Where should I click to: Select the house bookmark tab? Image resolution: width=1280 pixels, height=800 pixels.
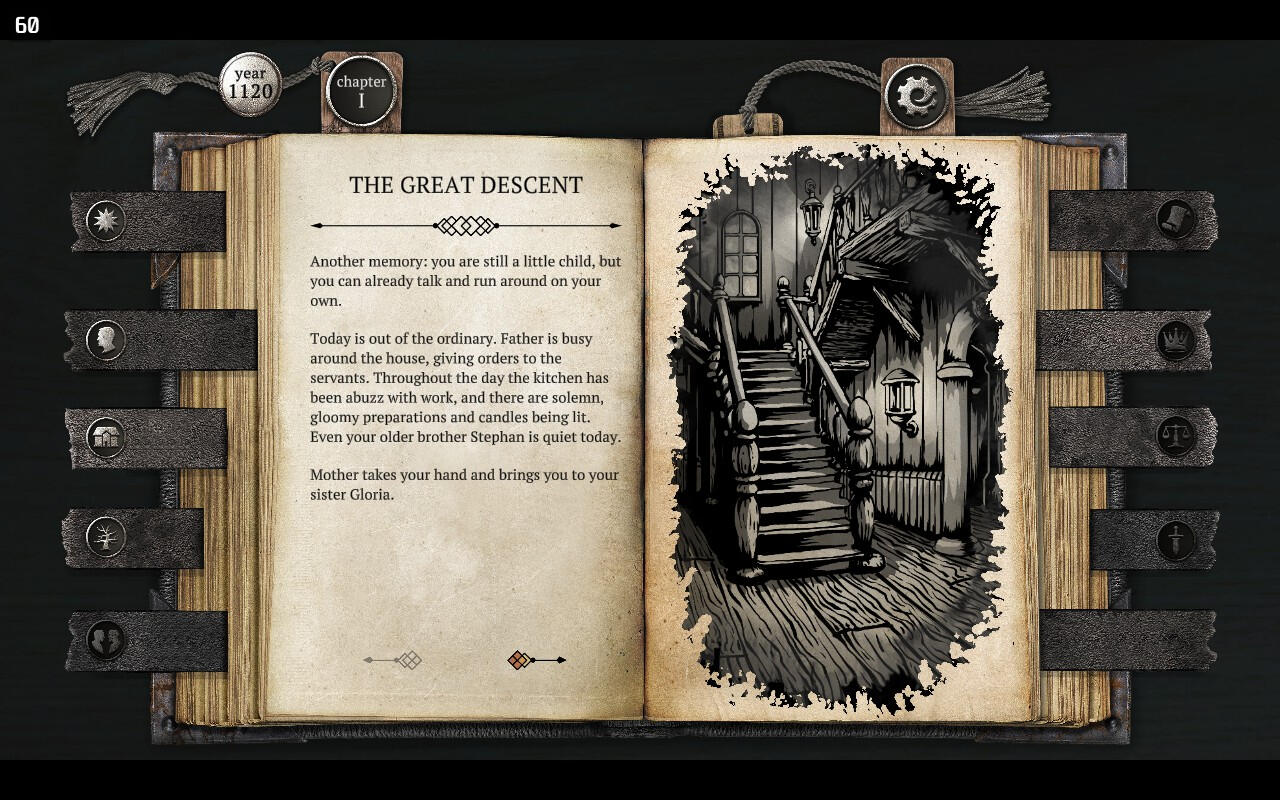pyautogui.click(x=105, y=437)
